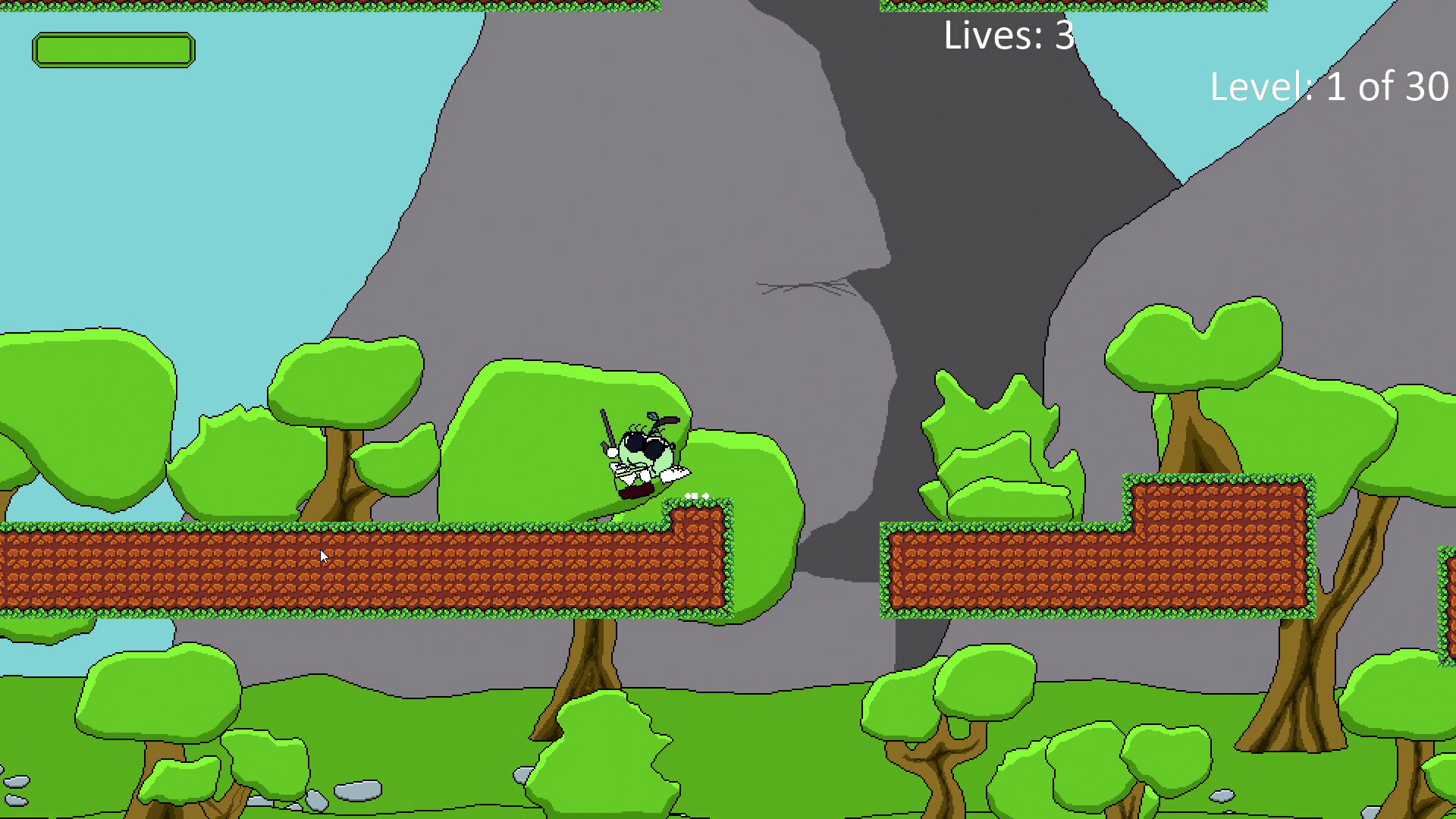The image size is (1456, 819).
Task: Click the white projectile near the character
Action: click(675, 474)
